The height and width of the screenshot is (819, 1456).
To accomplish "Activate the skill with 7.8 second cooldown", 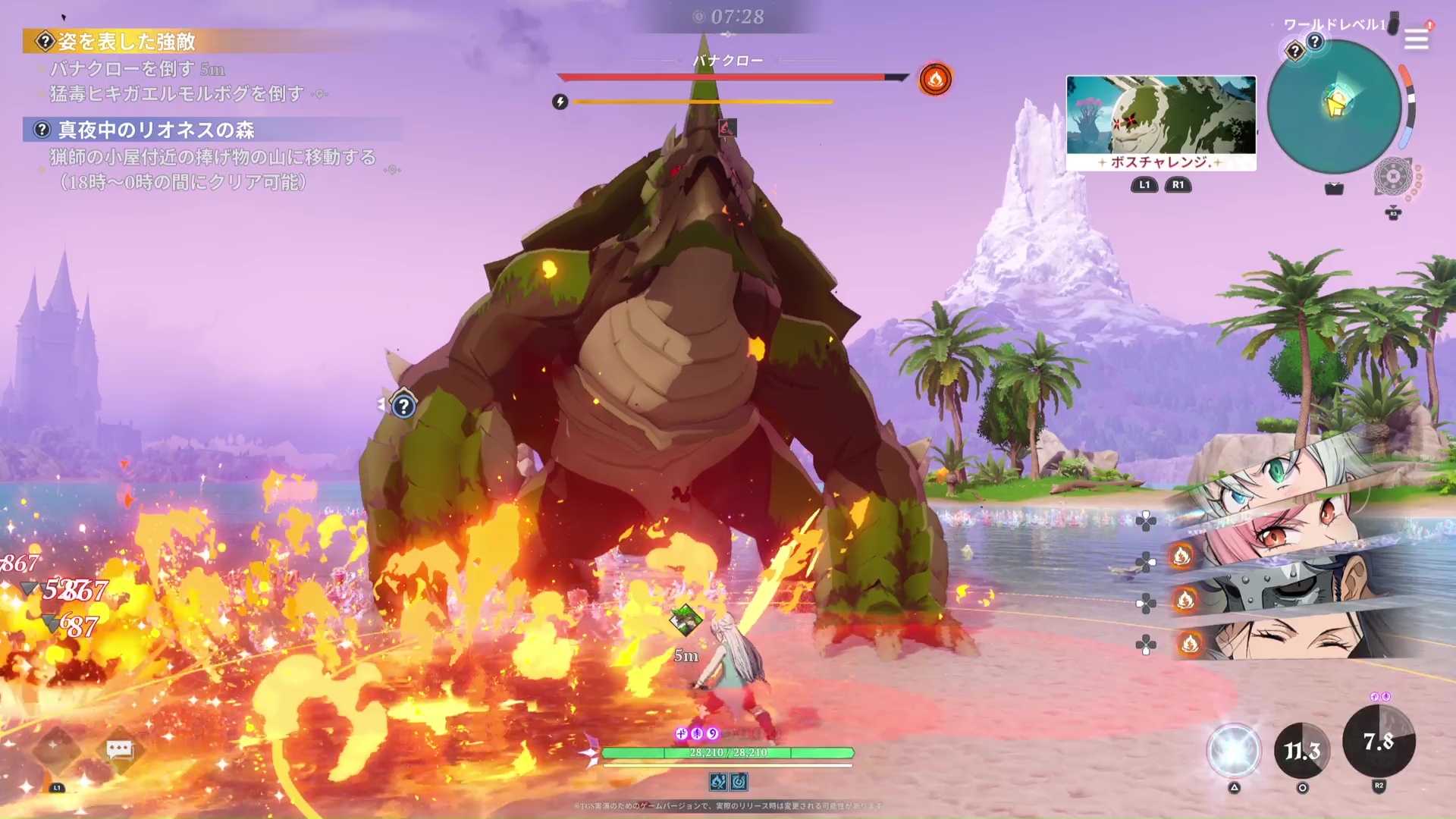I will click(1379, 741).
